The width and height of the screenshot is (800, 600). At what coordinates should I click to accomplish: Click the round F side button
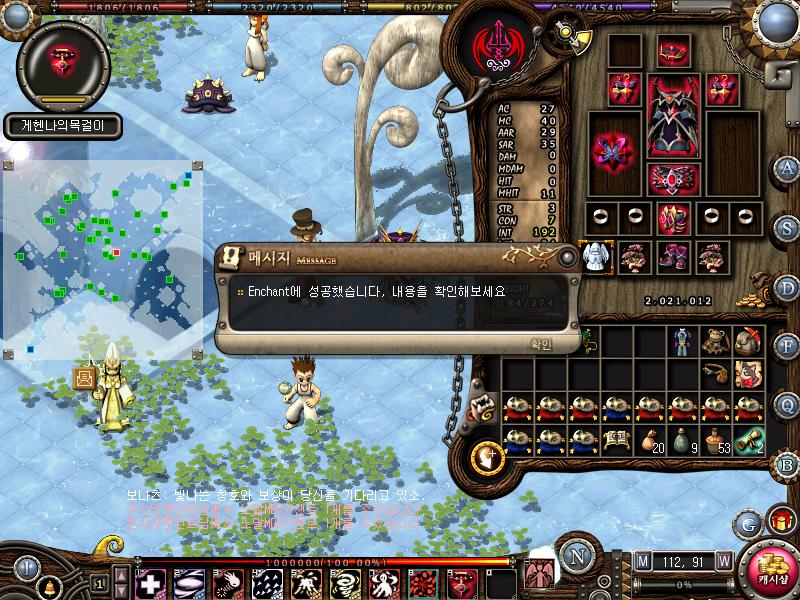(787, 346)
